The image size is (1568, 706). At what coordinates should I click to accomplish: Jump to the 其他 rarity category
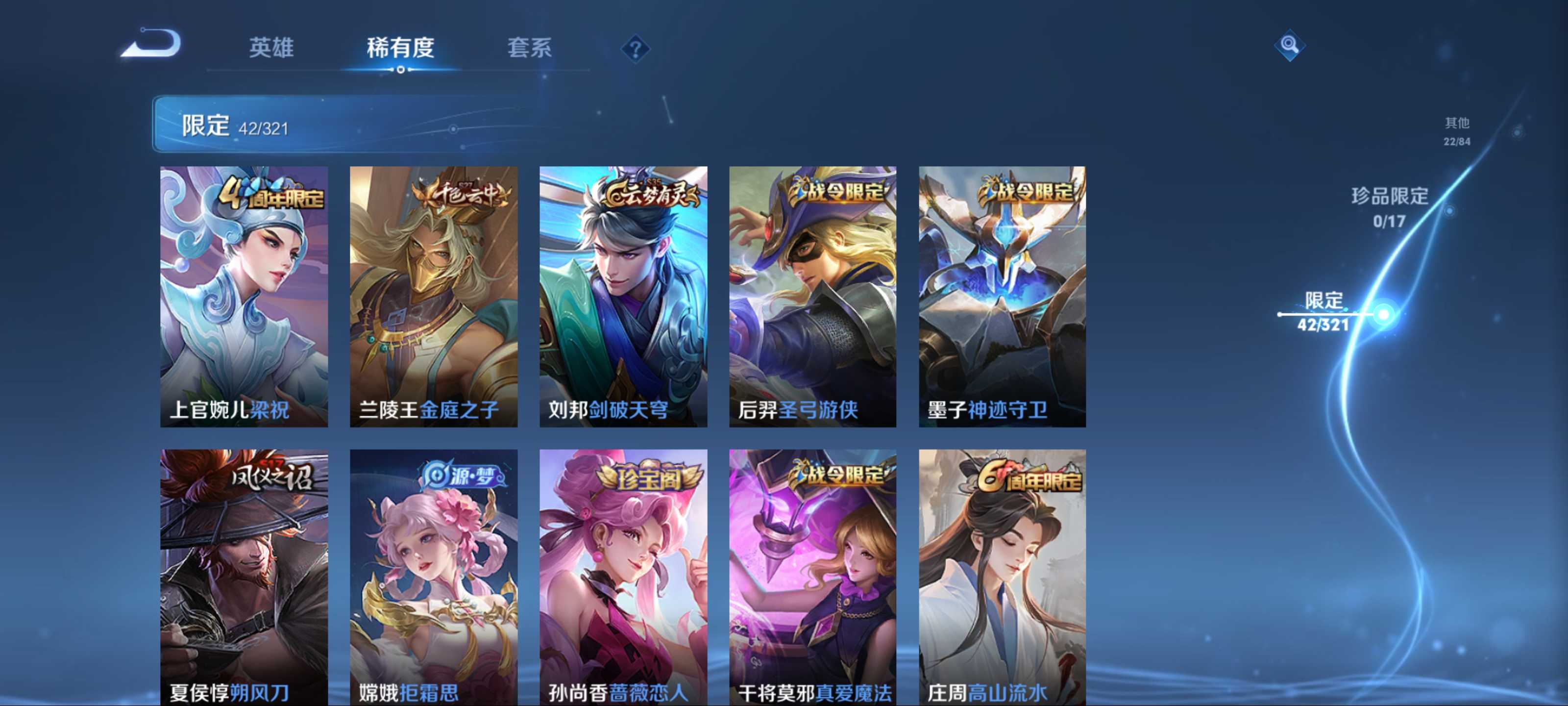point(1457,130)
